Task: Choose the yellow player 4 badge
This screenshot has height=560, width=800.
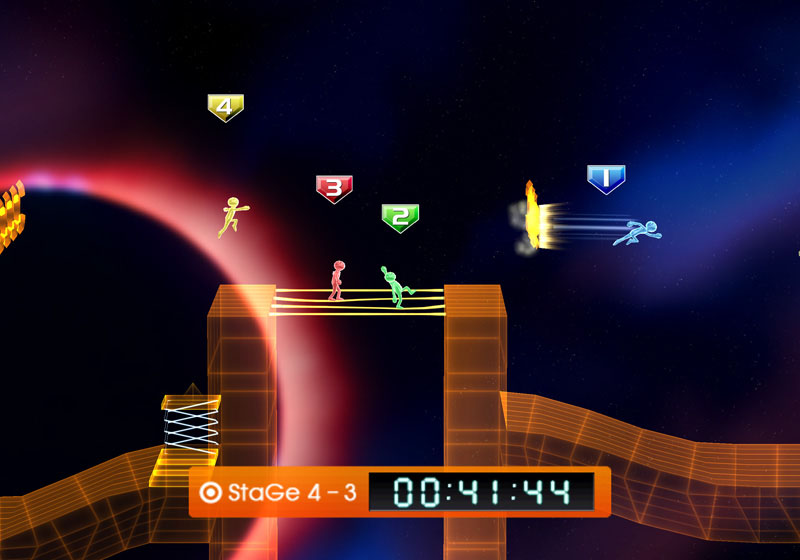Action: (x=226, y=107)
